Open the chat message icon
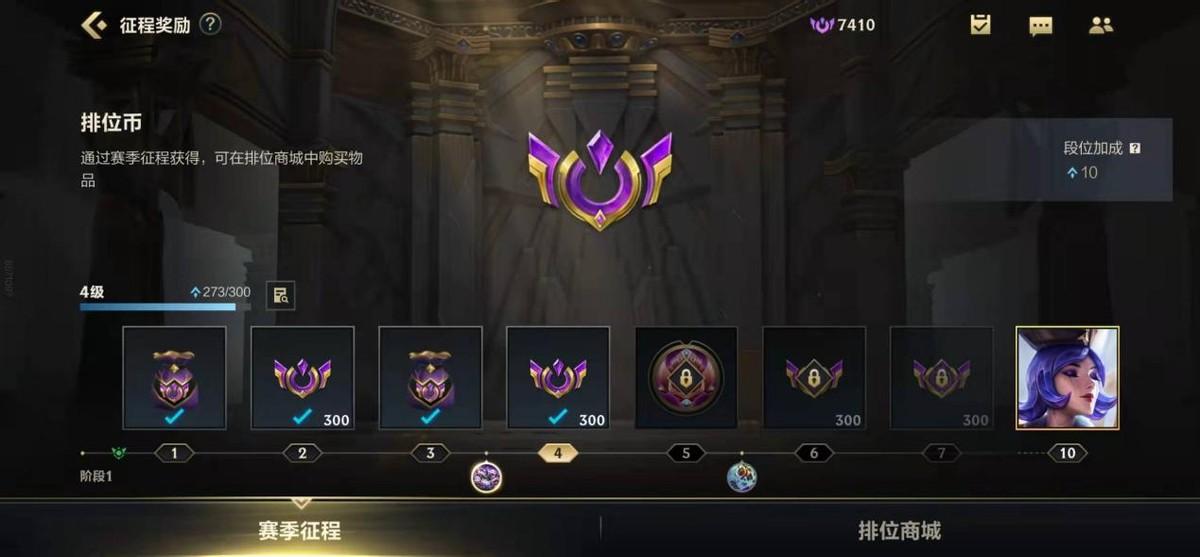 point(1041,25)
